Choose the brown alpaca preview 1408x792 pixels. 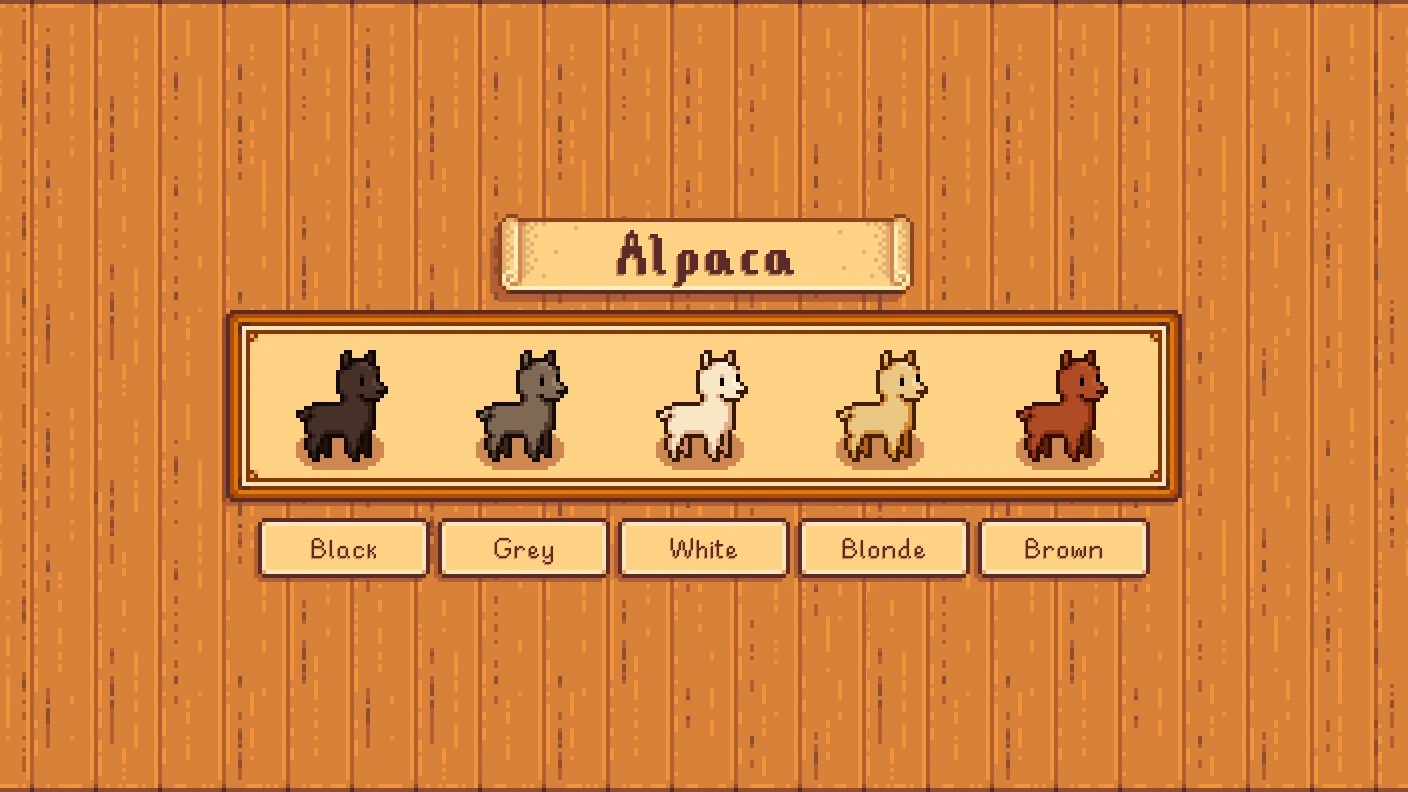click(1062, 407)
